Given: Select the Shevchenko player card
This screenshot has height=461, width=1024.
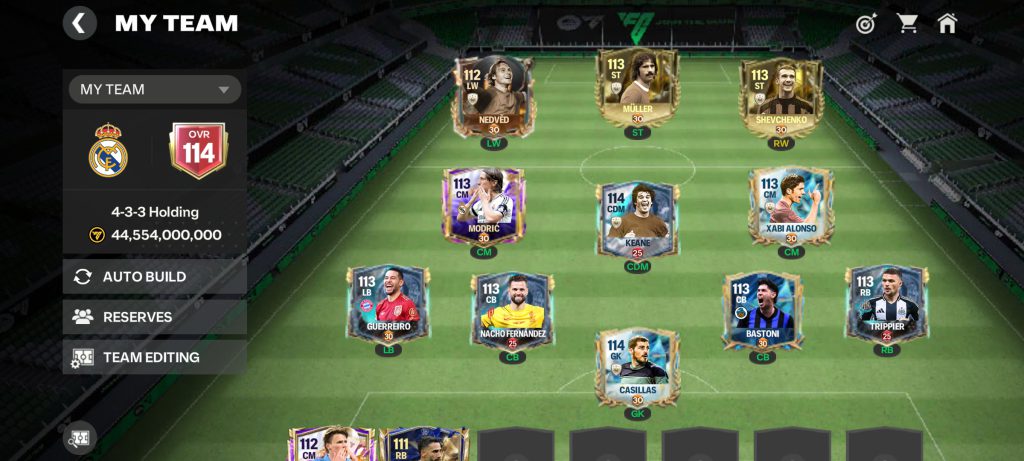Looking at the screenshot, I should (781, 96).
